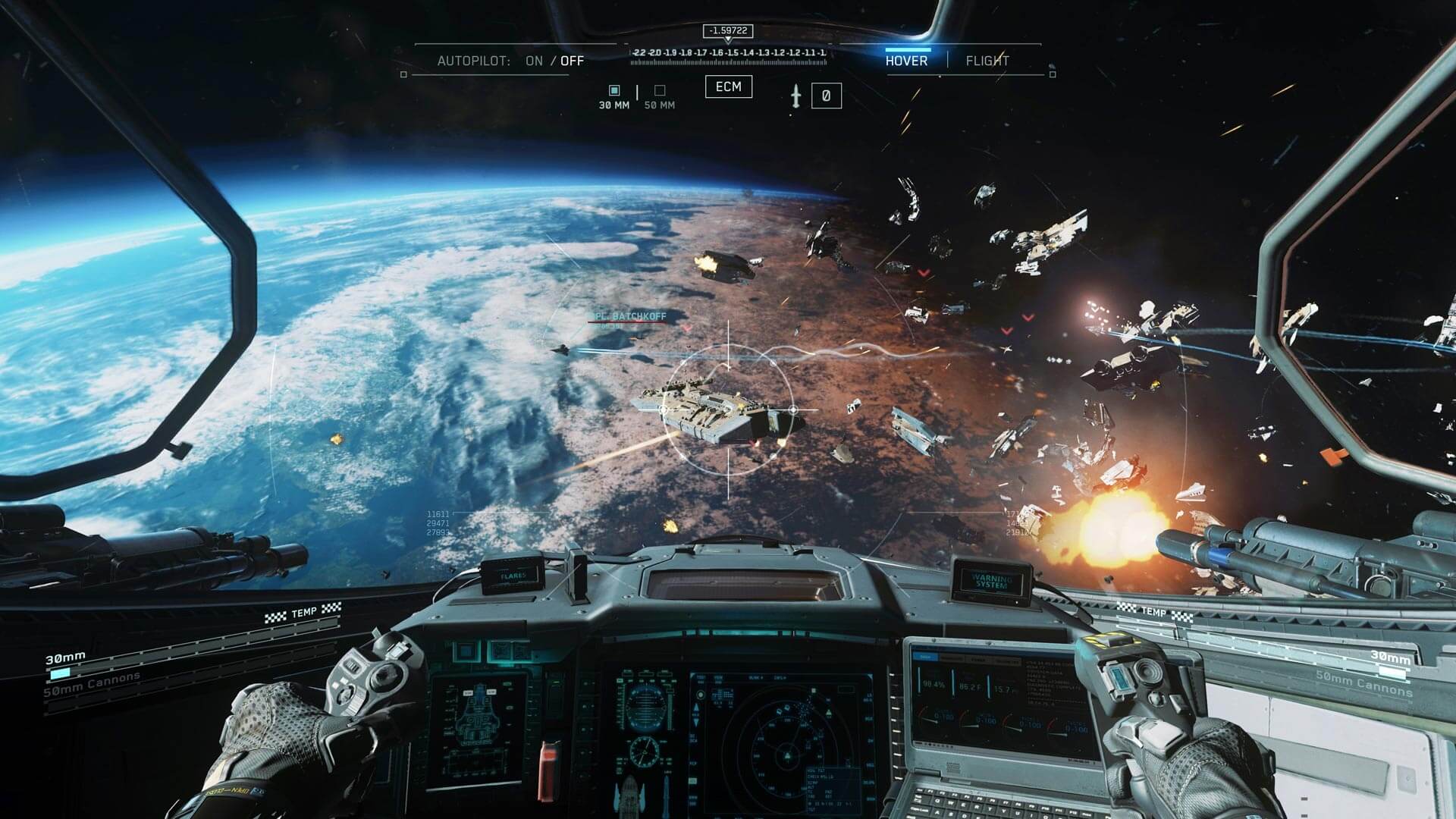Switch to FLIGHT mode
The image size is (1456, 819).
pos(987,61)
